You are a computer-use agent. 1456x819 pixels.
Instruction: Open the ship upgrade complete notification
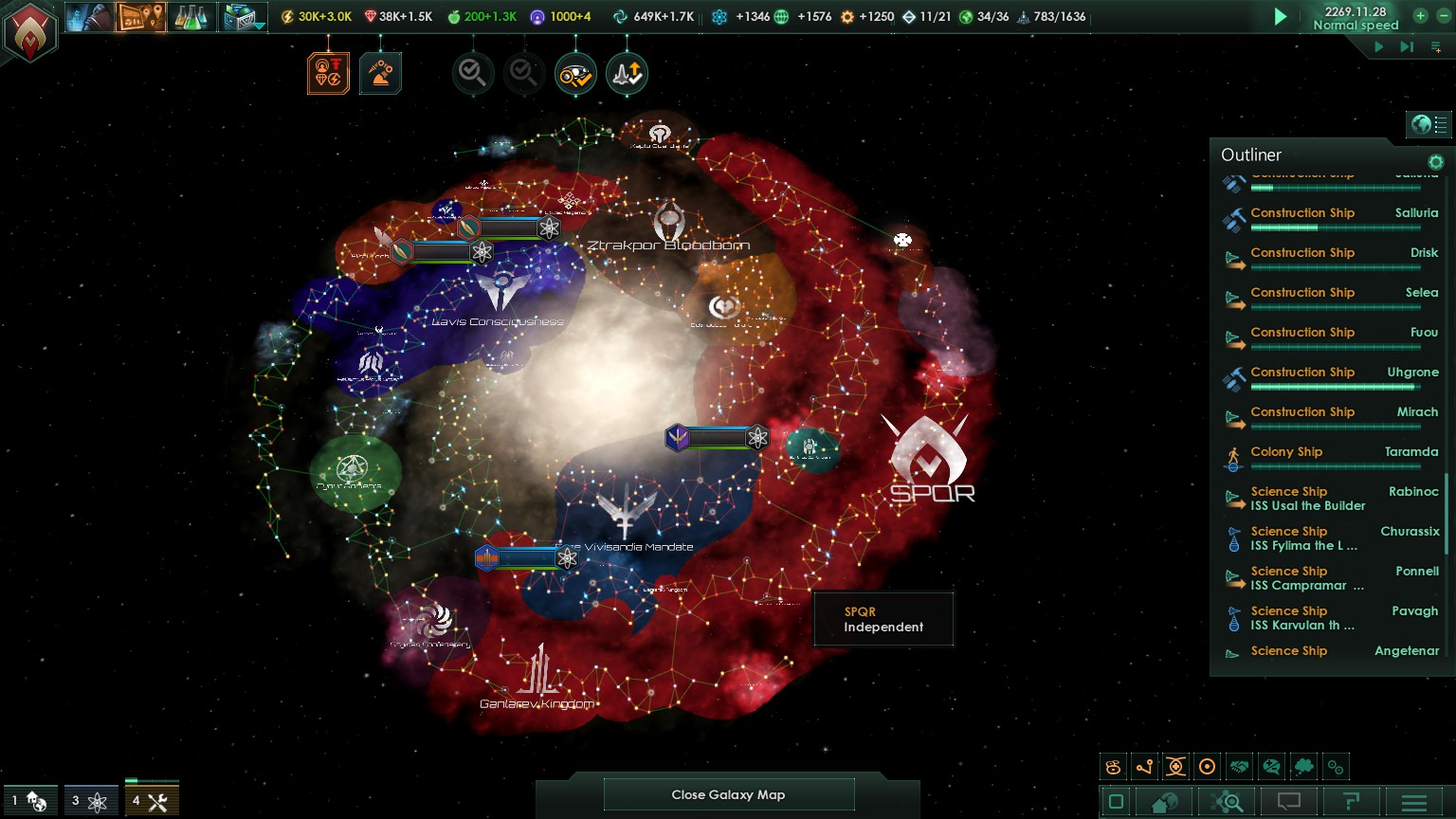point(627,74)
